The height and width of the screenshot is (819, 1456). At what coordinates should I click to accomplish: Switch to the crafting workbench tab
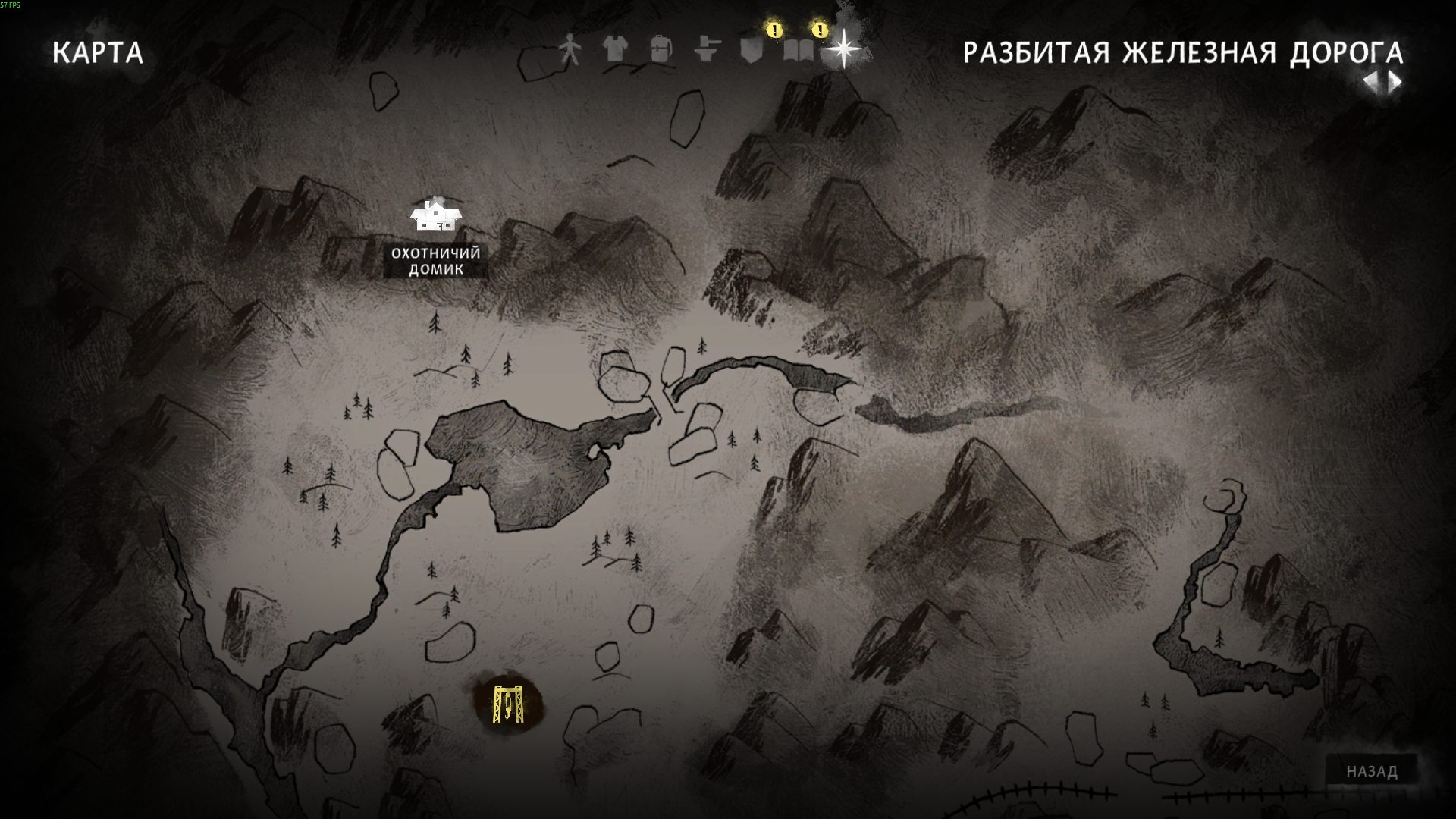pyautogui.click(x=707, y=50)
